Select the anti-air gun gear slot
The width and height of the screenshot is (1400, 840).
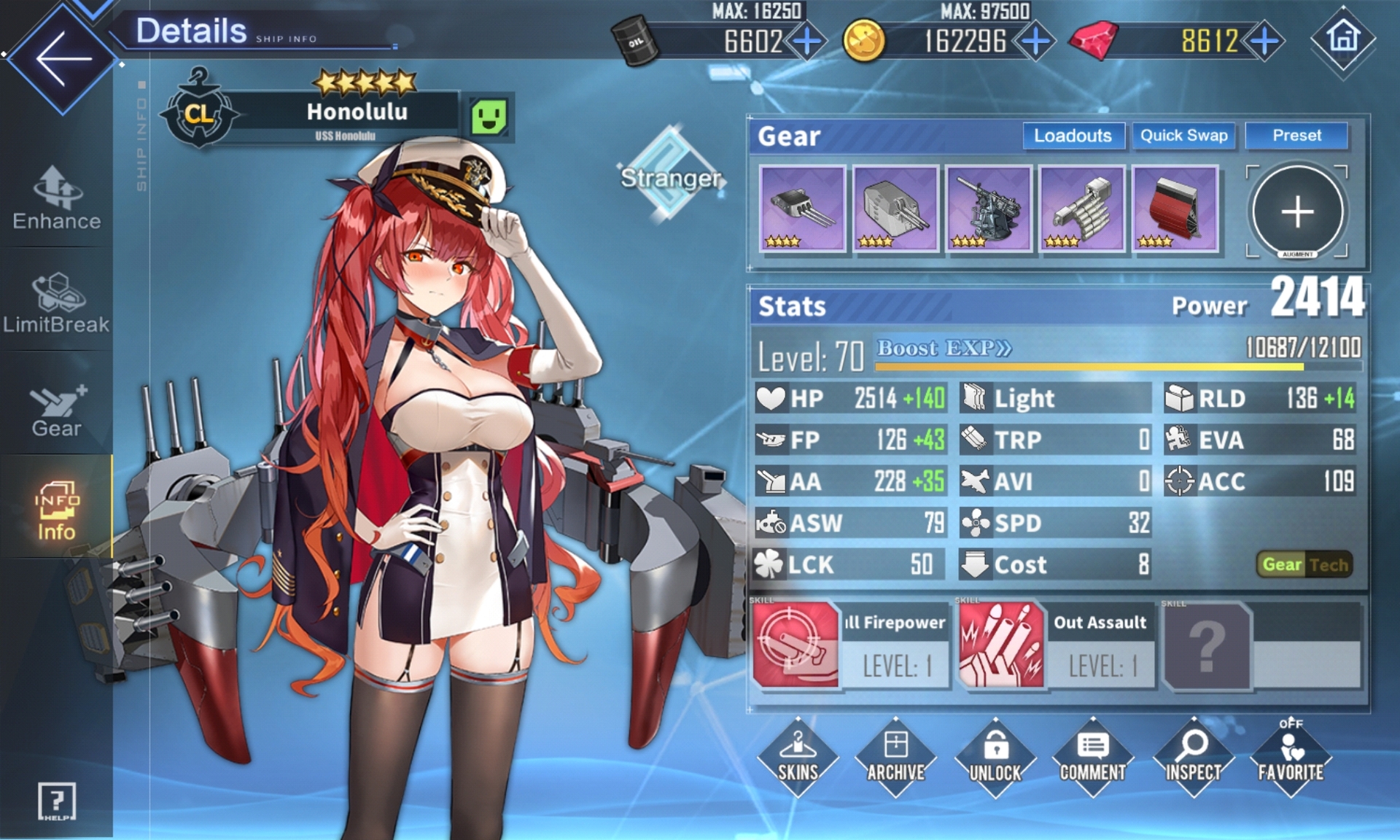(988, 209)
